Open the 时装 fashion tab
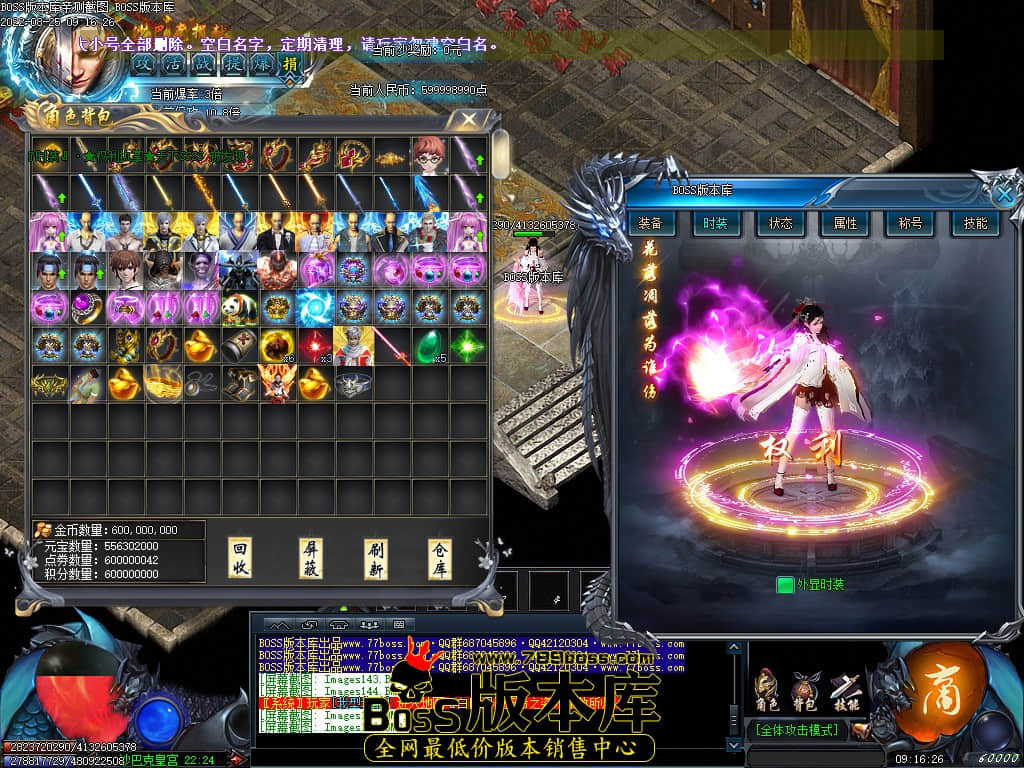Image resolution: width=1024 pixels, height=768 pixels. pyautogui.click(x=714, y=224)
